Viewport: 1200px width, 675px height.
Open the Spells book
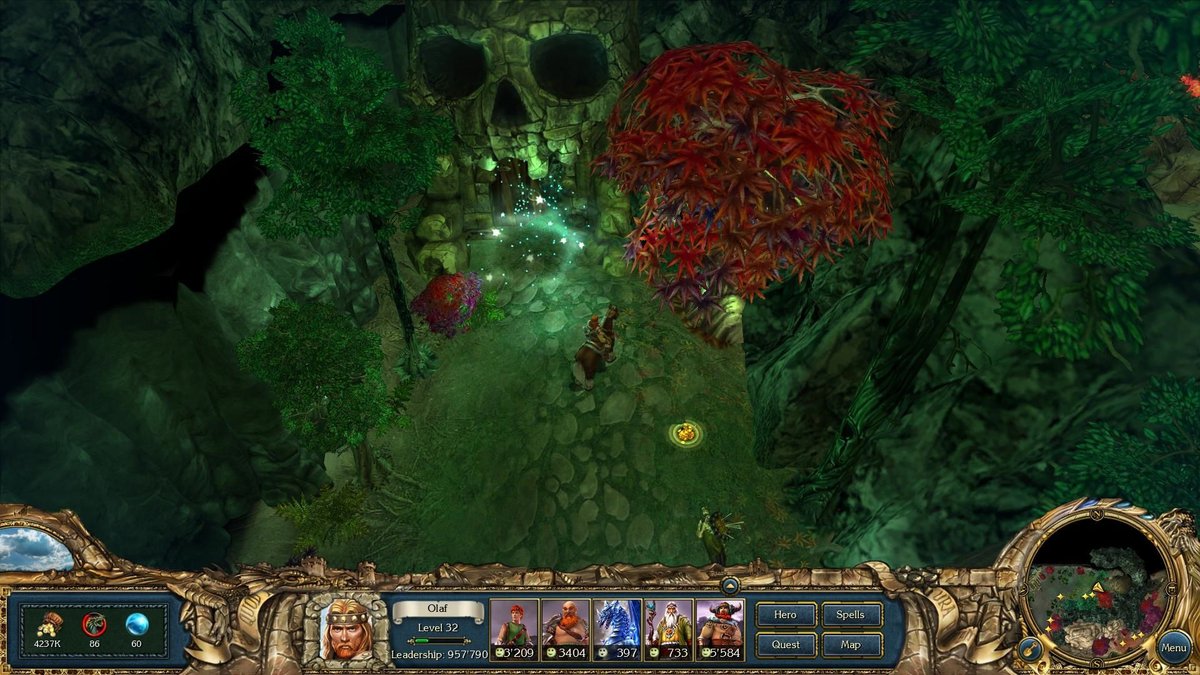[x=851, y=615]
